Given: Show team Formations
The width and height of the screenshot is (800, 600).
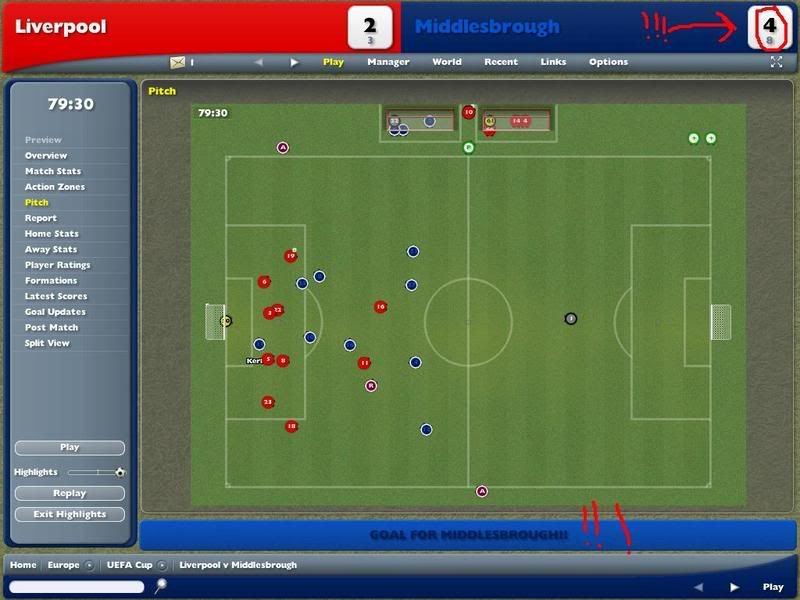Looking at the screenshot, I should (x=50, y=281).
